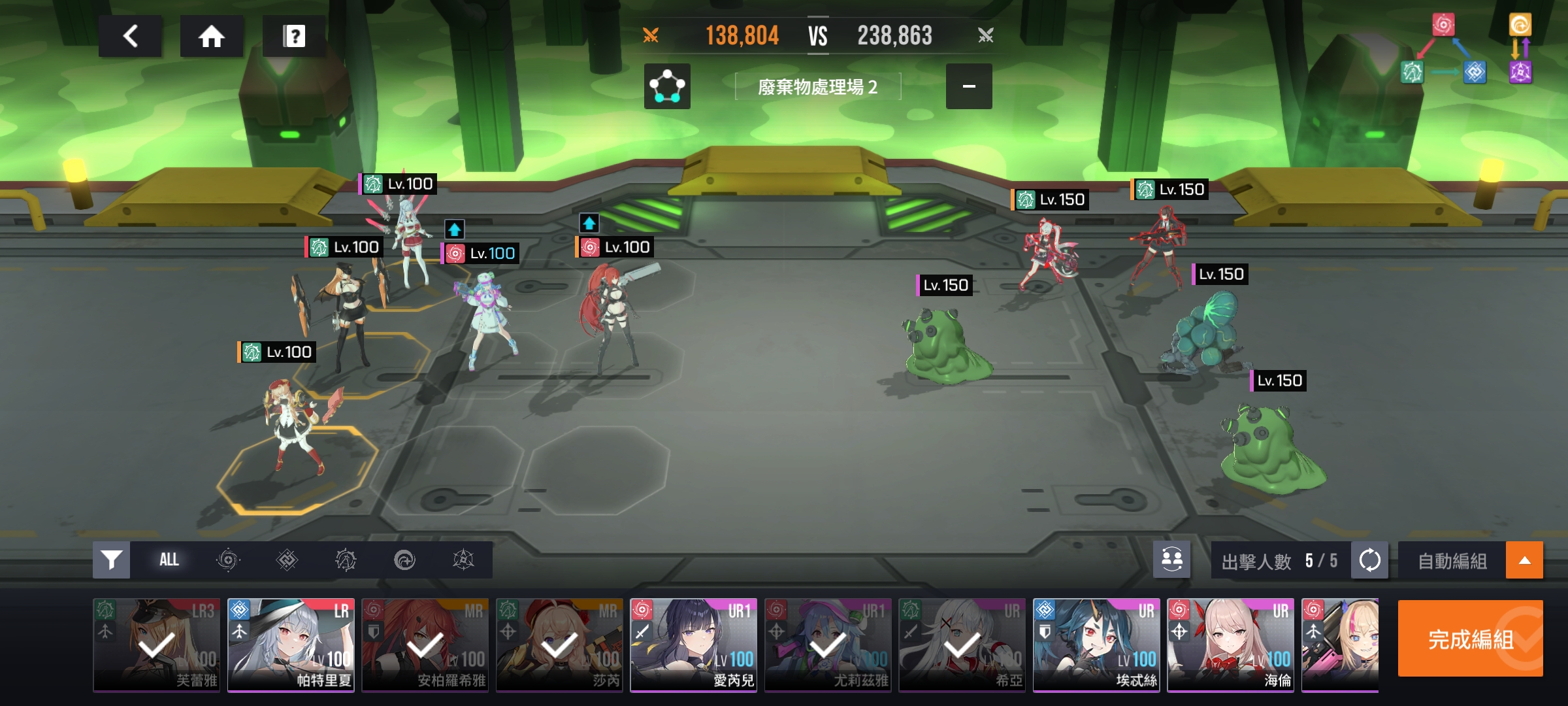Expand the orange arrow beside 自動編組

tap(1524, 560)
